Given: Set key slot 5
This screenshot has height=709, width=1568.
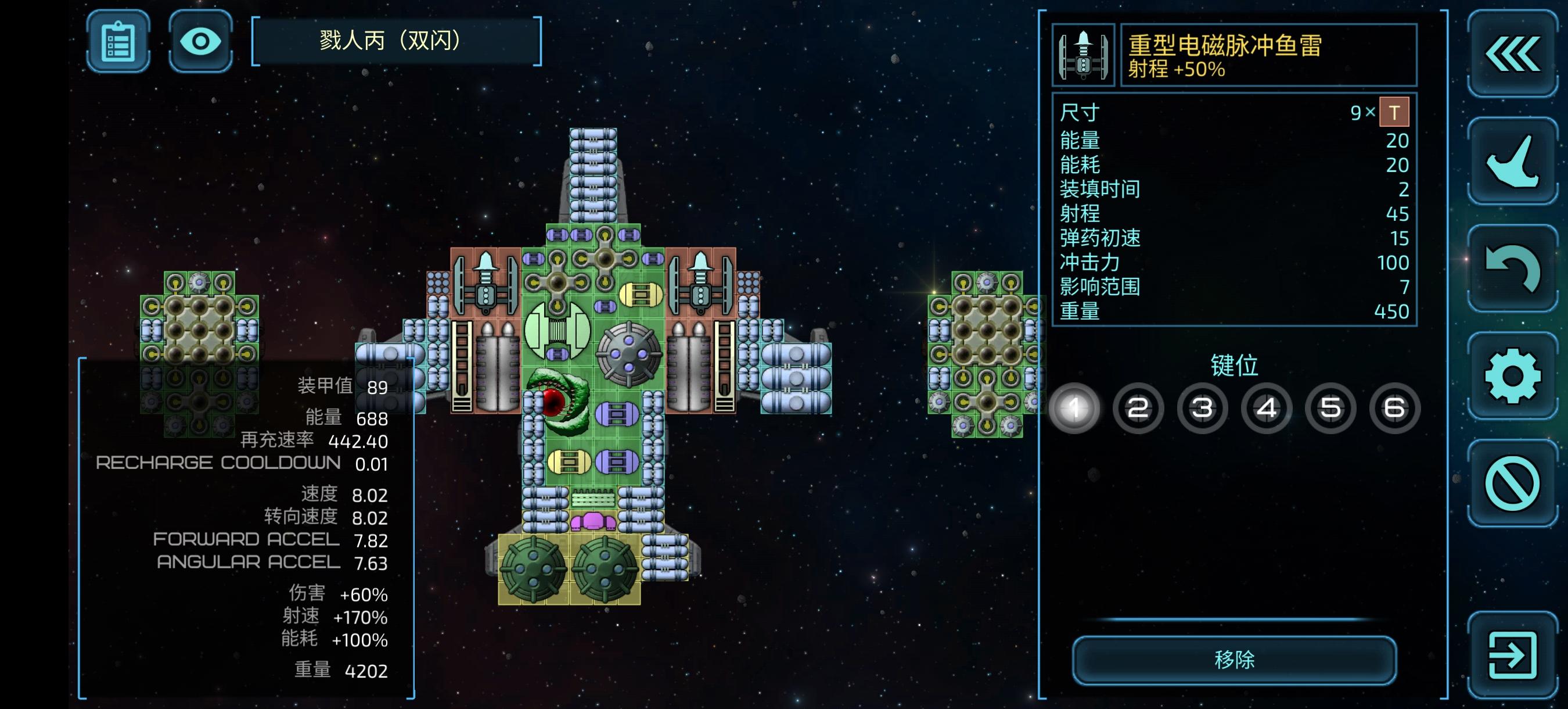Looking at the screenshot, I should (x=1330, y=408).
